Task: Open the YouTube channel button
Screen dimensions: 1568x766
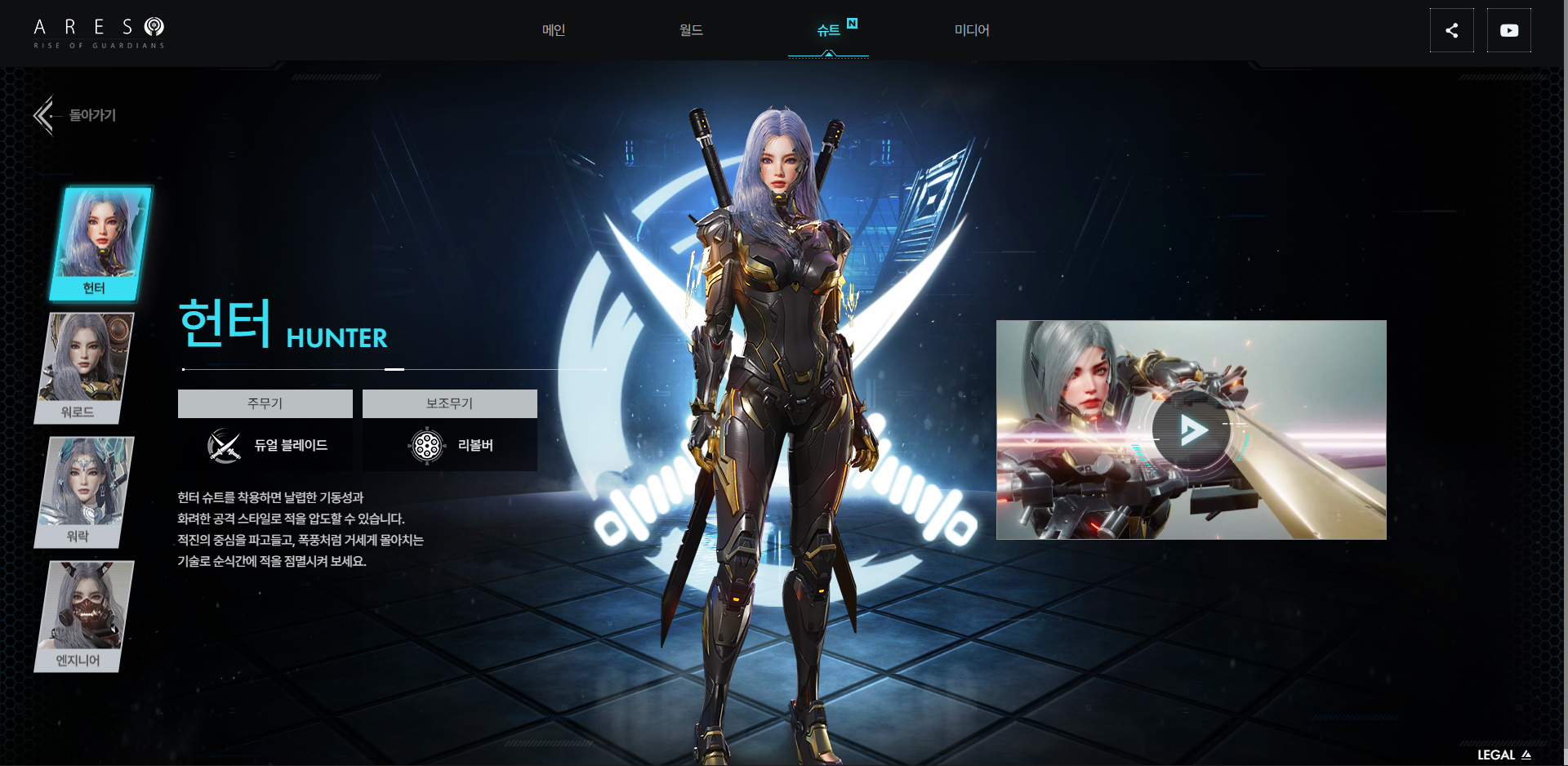Action: 1508,31
